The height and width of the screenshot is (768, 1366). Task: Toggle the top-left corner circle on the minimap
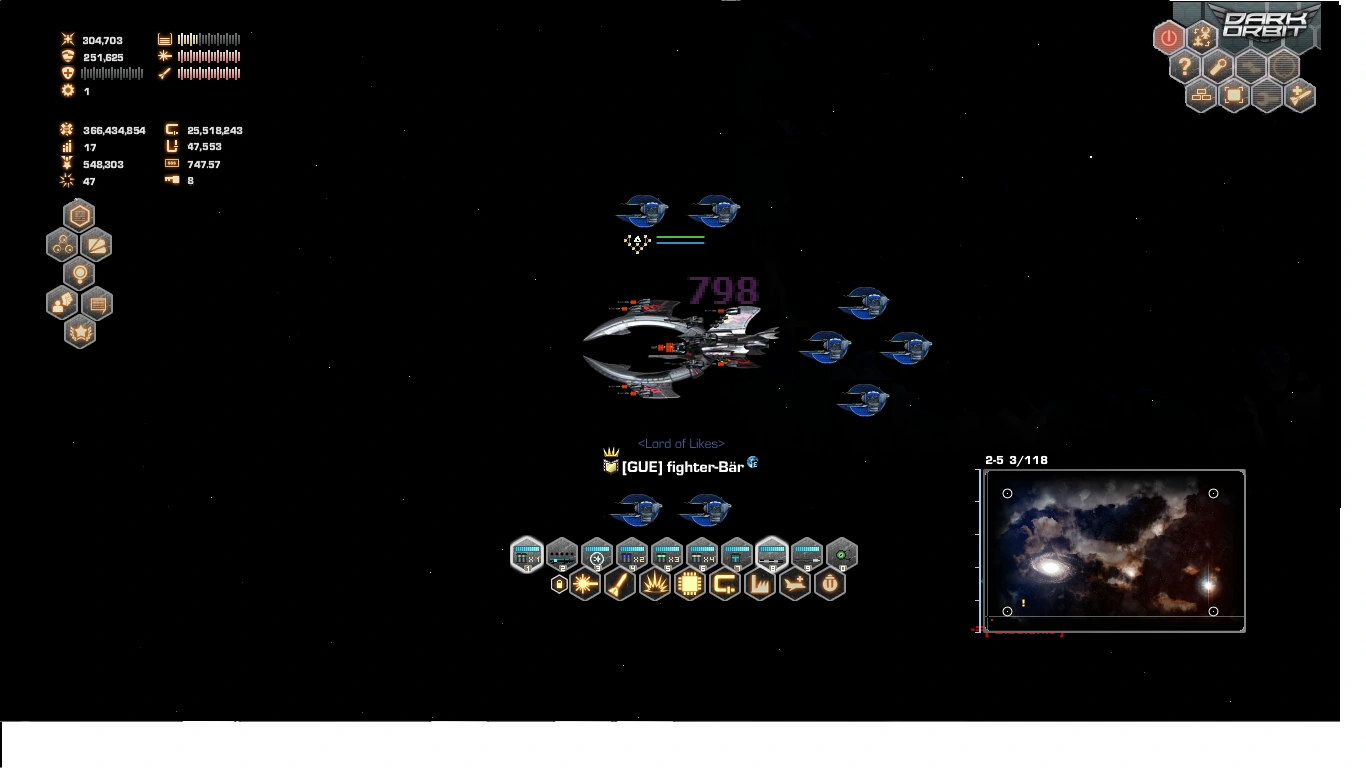click(x=1007, y=493)
